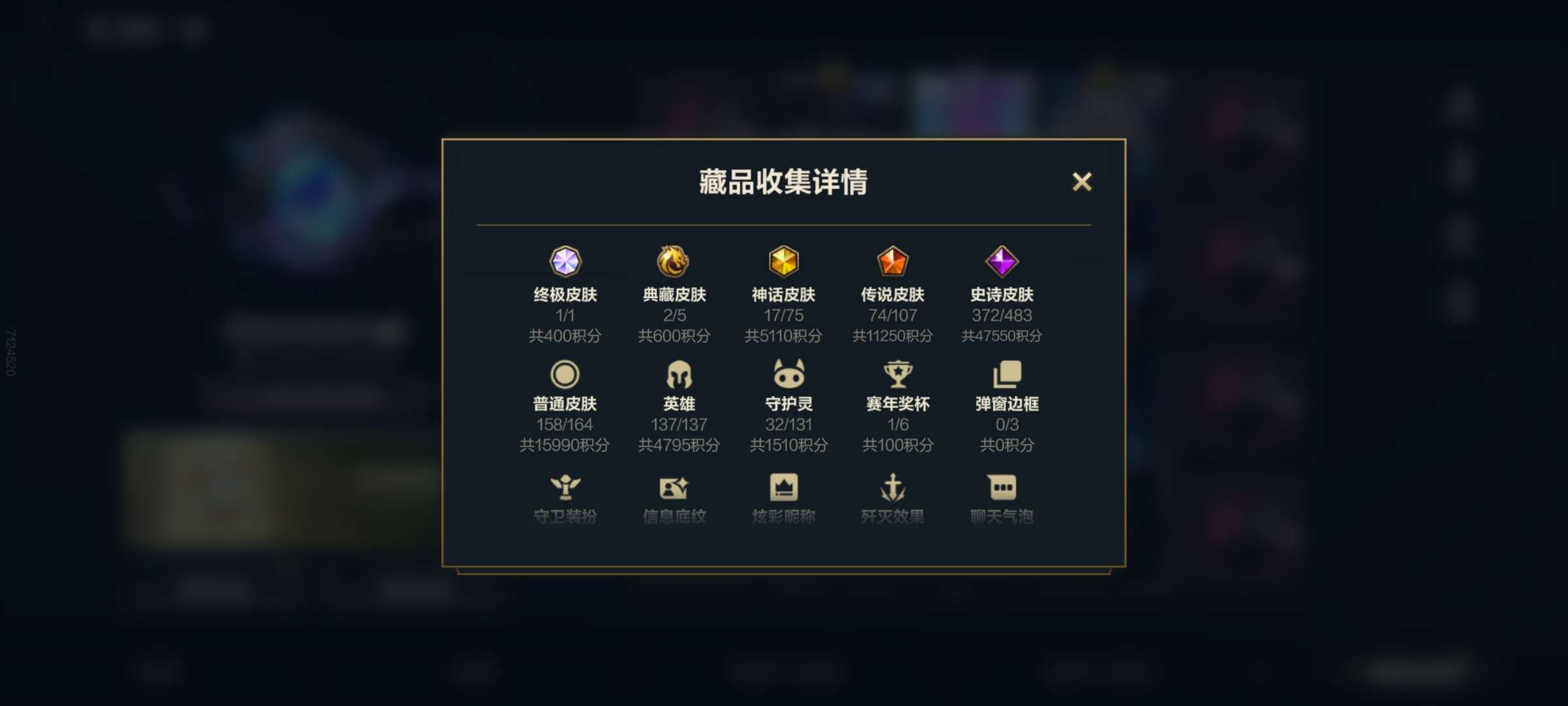Select the 守卫装扮 ward skin icon
The image size is (1568, 706).
point(567,485)
